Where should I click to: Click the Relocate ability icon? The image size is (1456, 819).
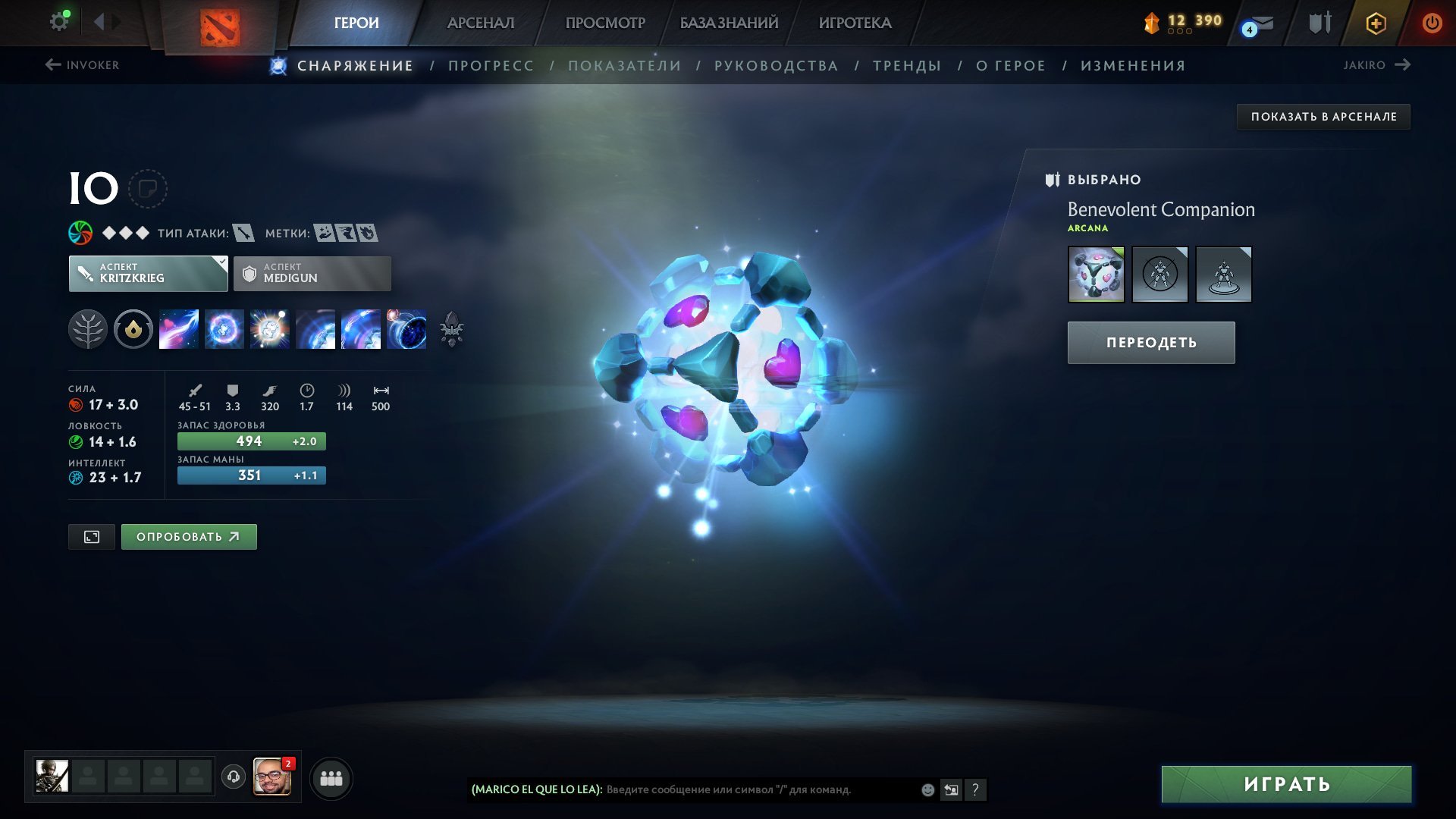point(407,329)
